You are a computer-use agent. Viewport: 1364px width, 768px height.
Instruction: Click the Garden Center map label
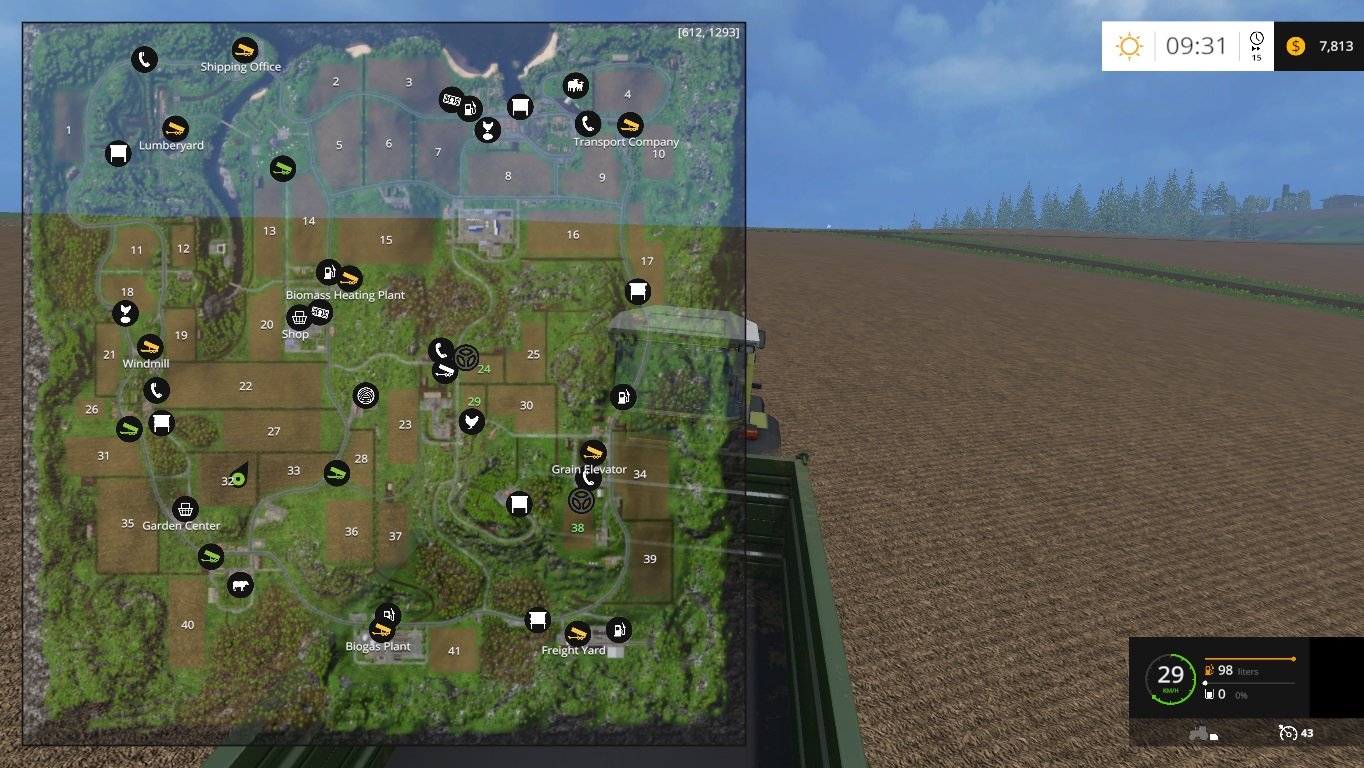181,525
